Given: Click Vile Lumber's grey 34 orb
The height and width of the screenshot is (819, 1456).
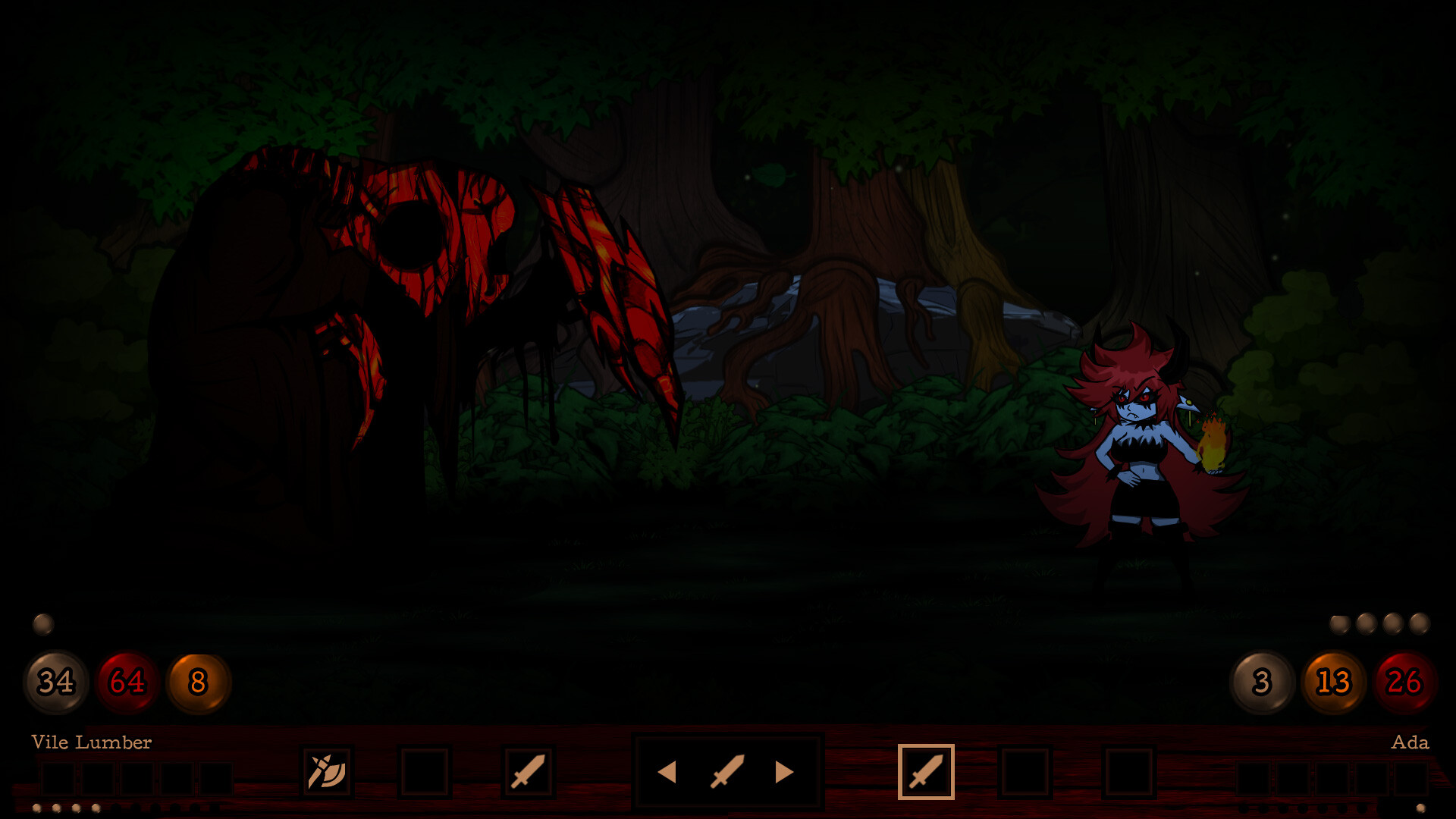Looking at the screenshot, I should (55, 682).
